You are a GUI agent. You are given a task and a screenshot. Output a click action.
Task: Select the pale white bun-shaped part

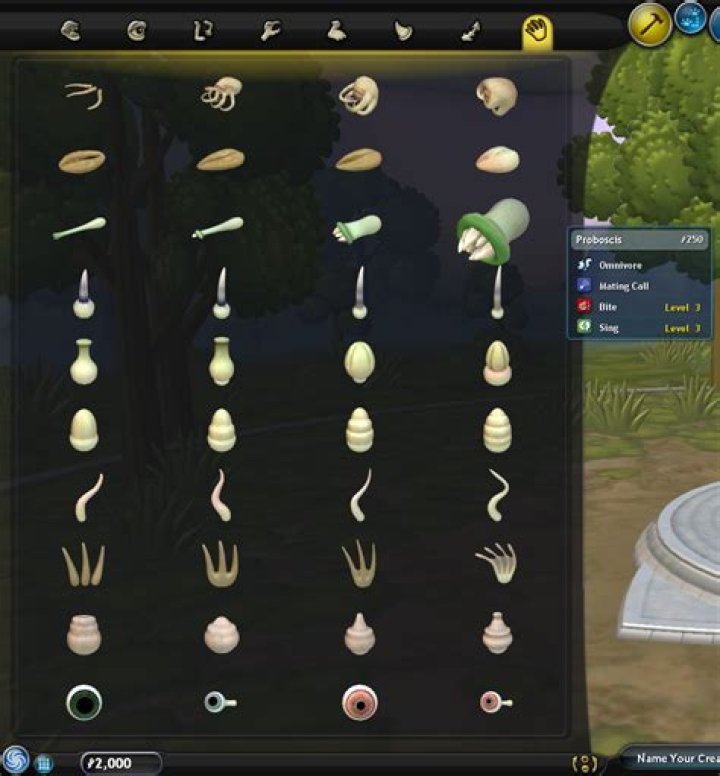click(497, 159)
